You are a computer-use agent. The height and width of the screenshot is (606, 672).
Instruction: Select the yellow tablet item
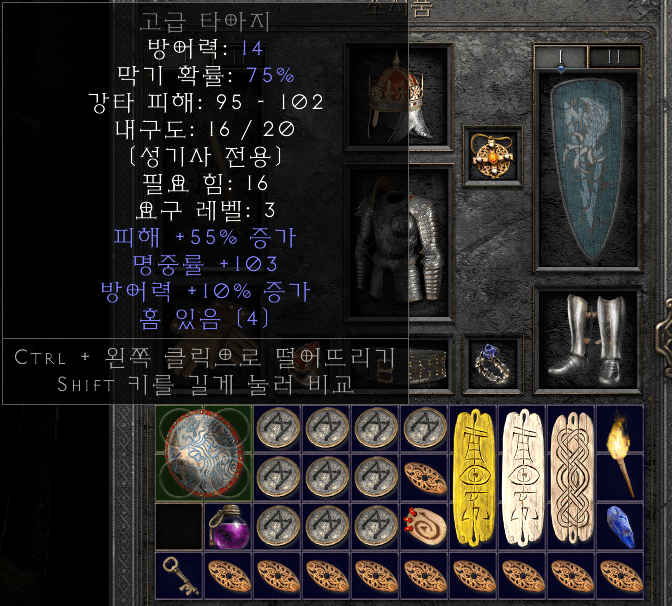pos(473,477)
